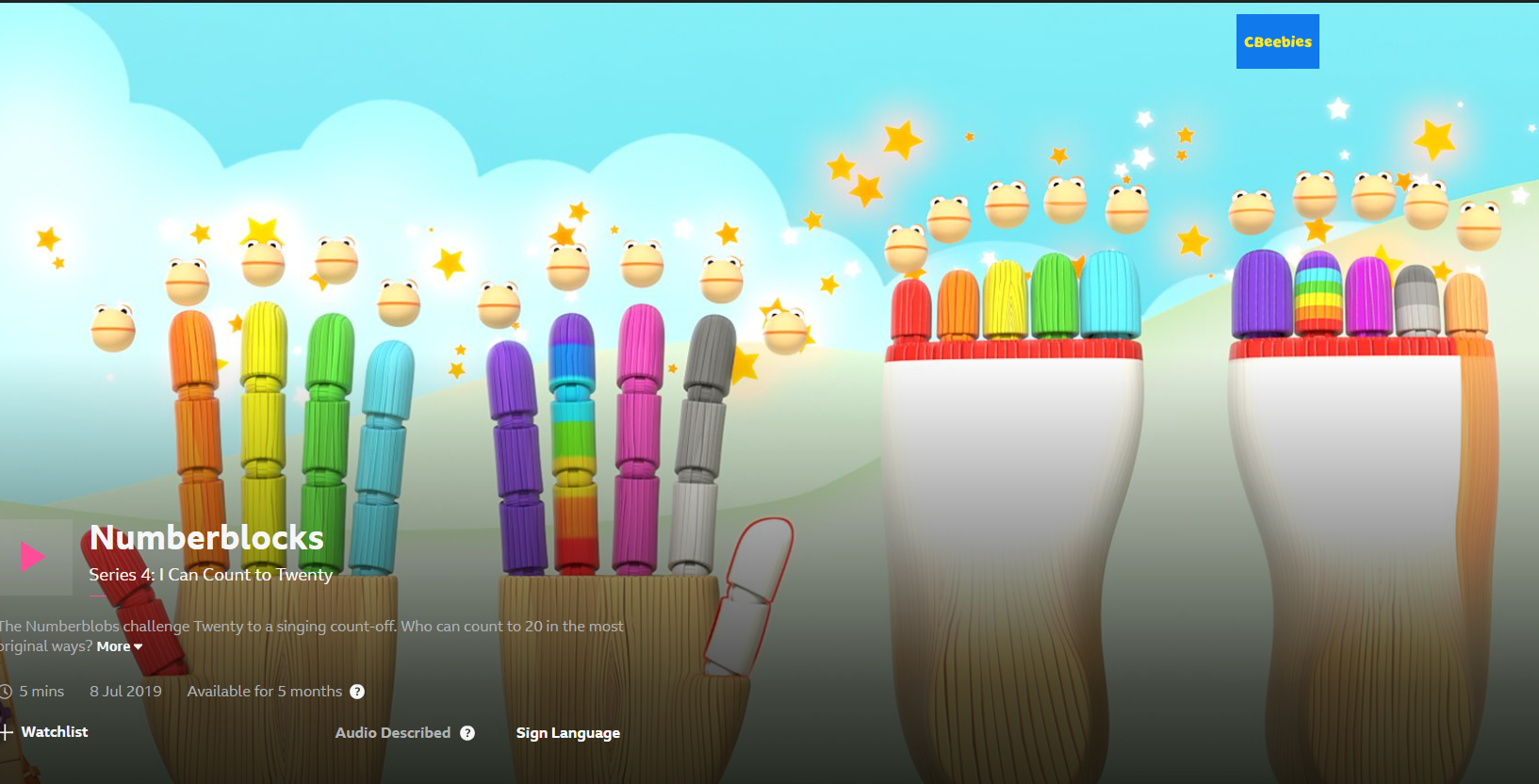The height and width of the screenshot is (784, 1539).
Task: Open the CBeebies channel logo
Action: 1277,41
